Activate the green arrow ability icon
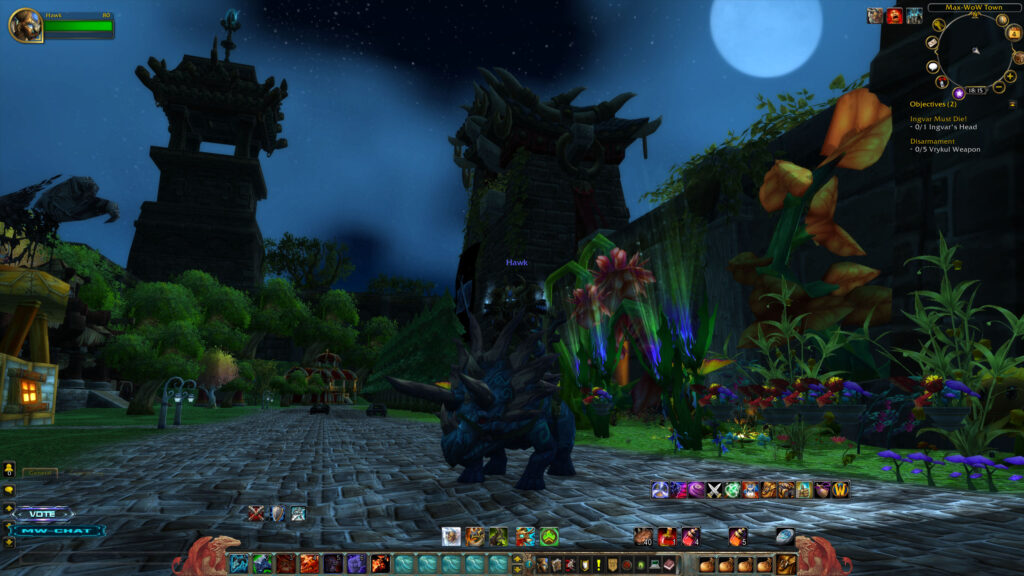Screen dimensions: 1024x576 (x=549, y=536)
